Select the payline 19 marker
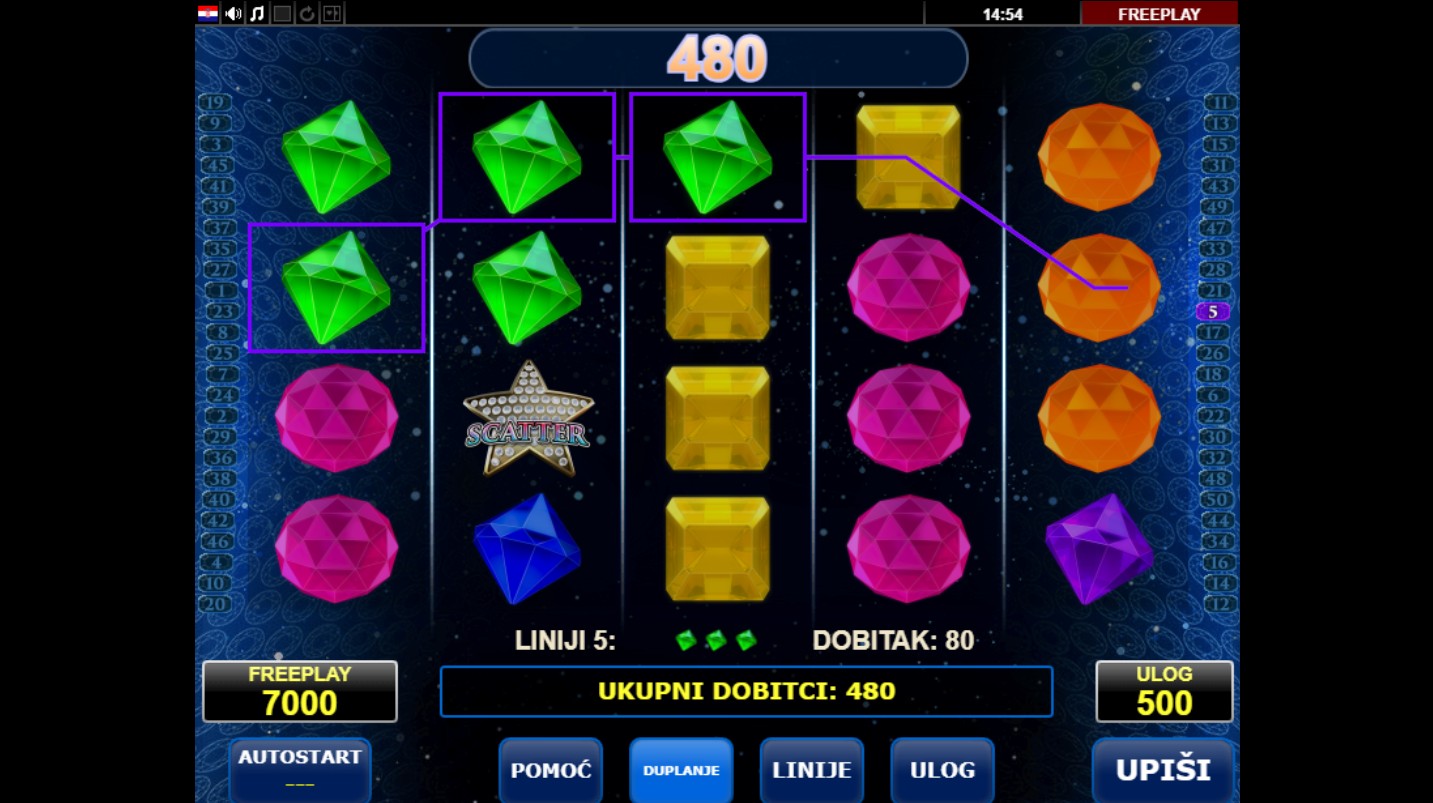 (215, 103)
